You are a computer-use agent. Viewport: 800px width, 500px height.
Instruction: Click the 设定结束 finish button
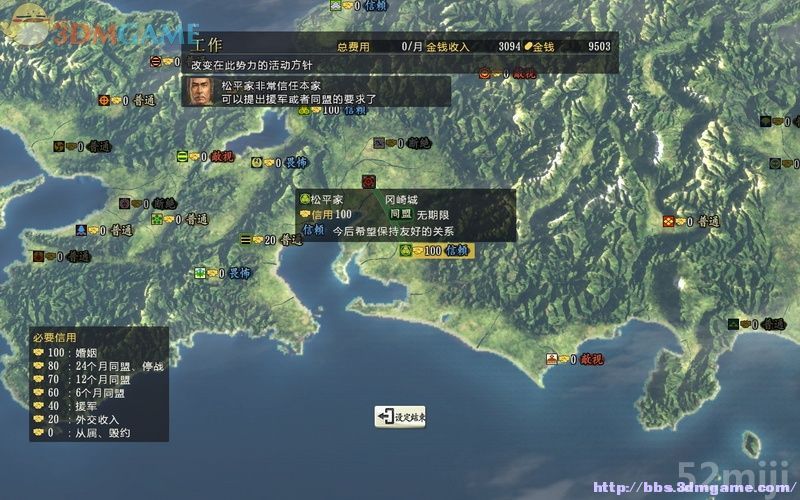pyautogui.click(x=401, y=417)
